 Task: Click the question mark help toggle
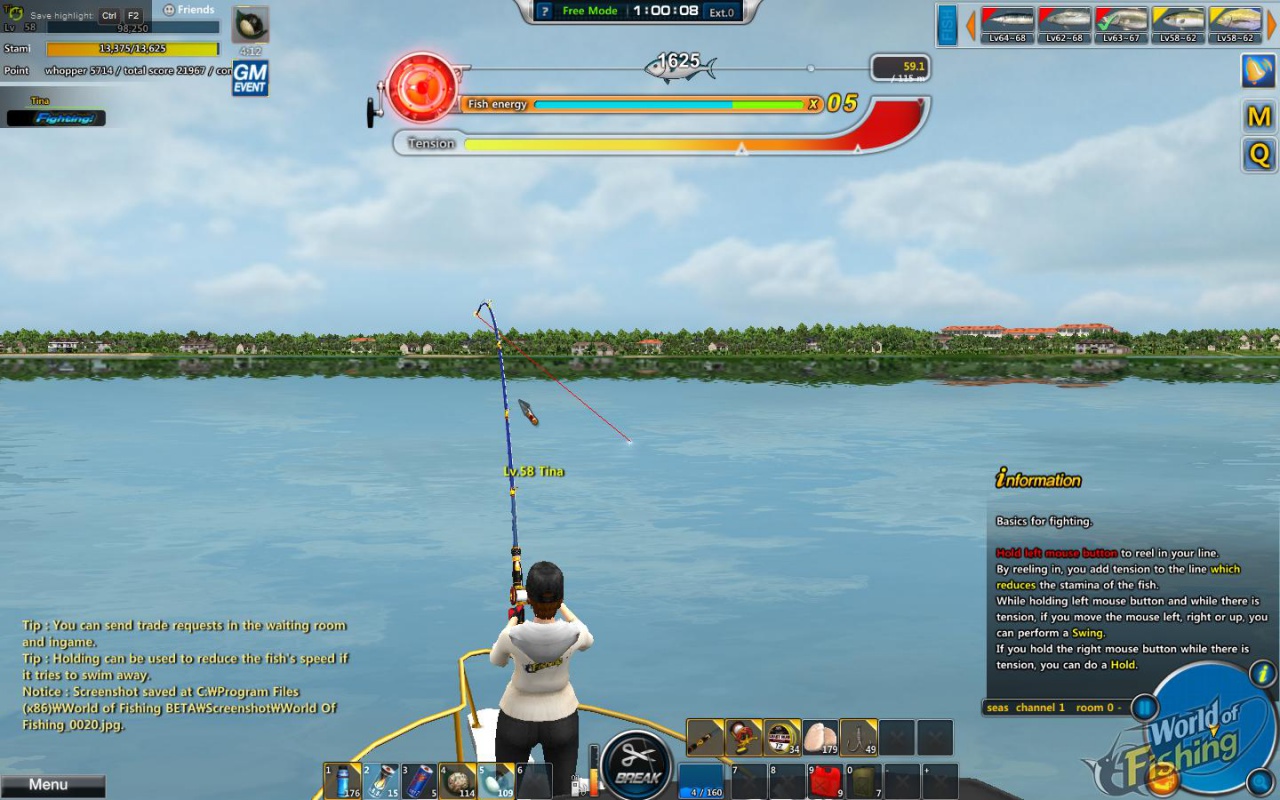point(543,13)
